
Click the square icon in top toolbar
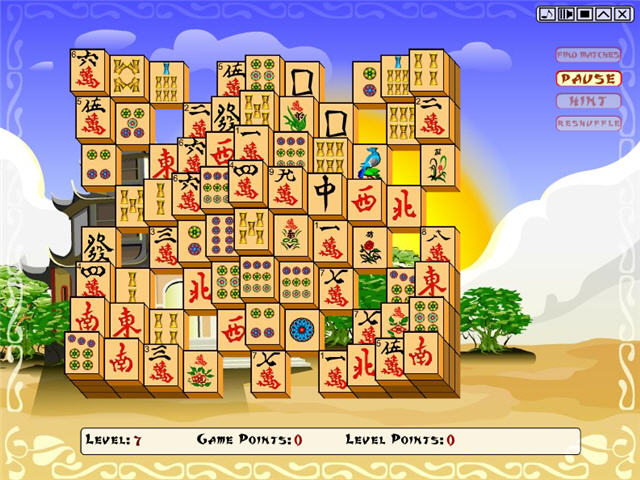(584, 13)
